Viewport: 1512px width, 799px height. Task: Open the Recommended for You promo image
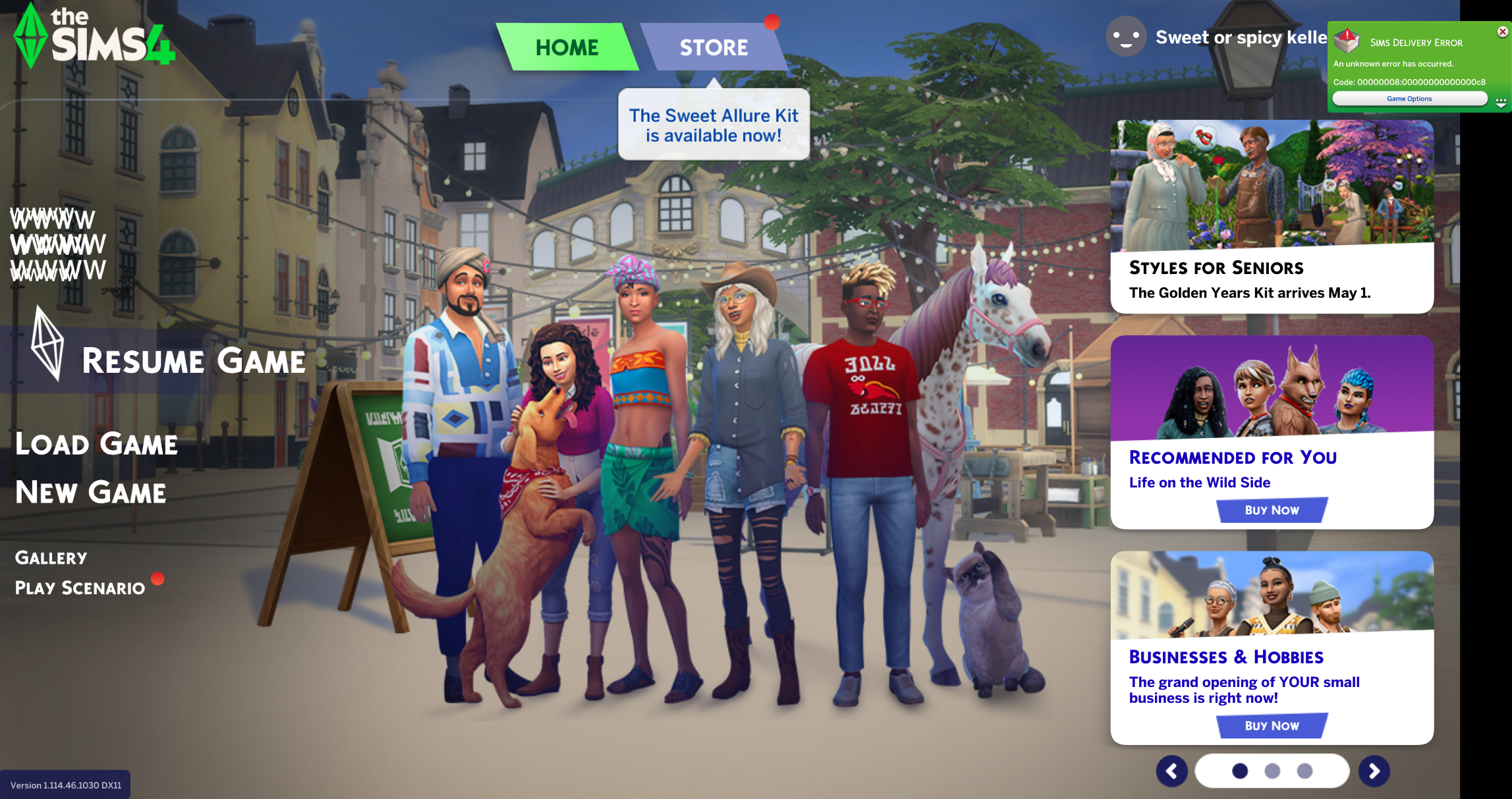[1272, 389]
